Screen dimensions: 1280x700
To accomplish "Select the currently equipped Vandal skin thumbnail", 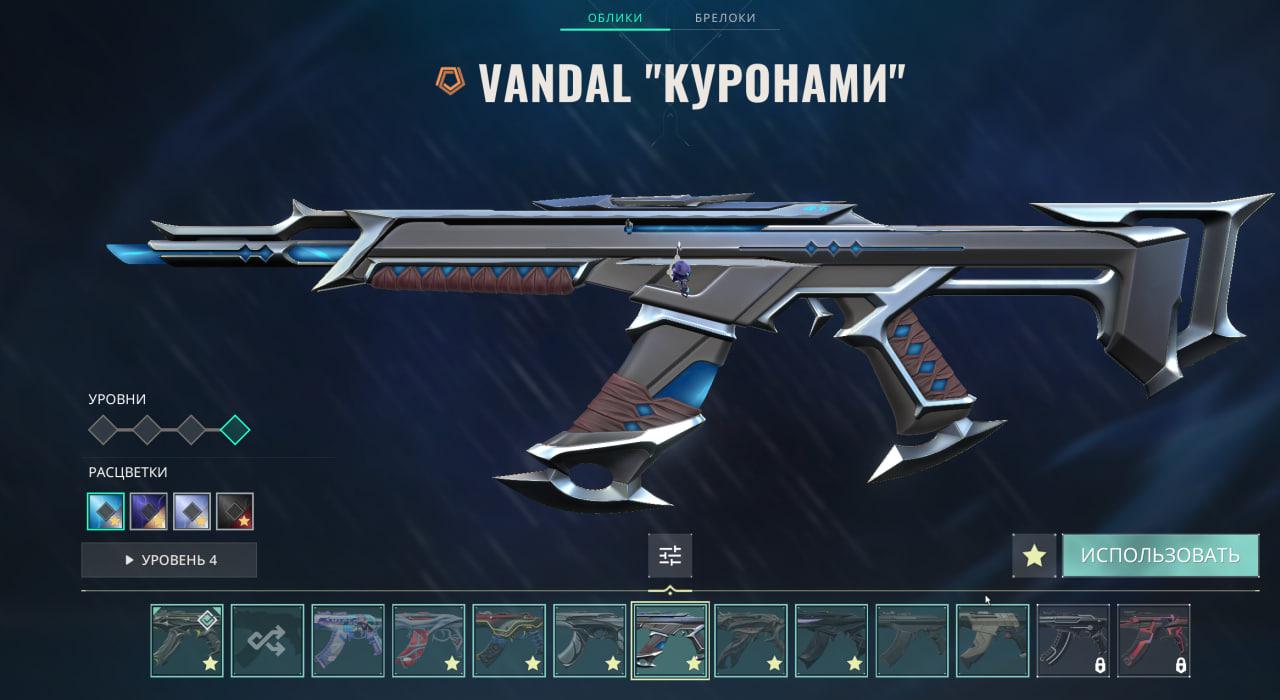I will 187,641.
